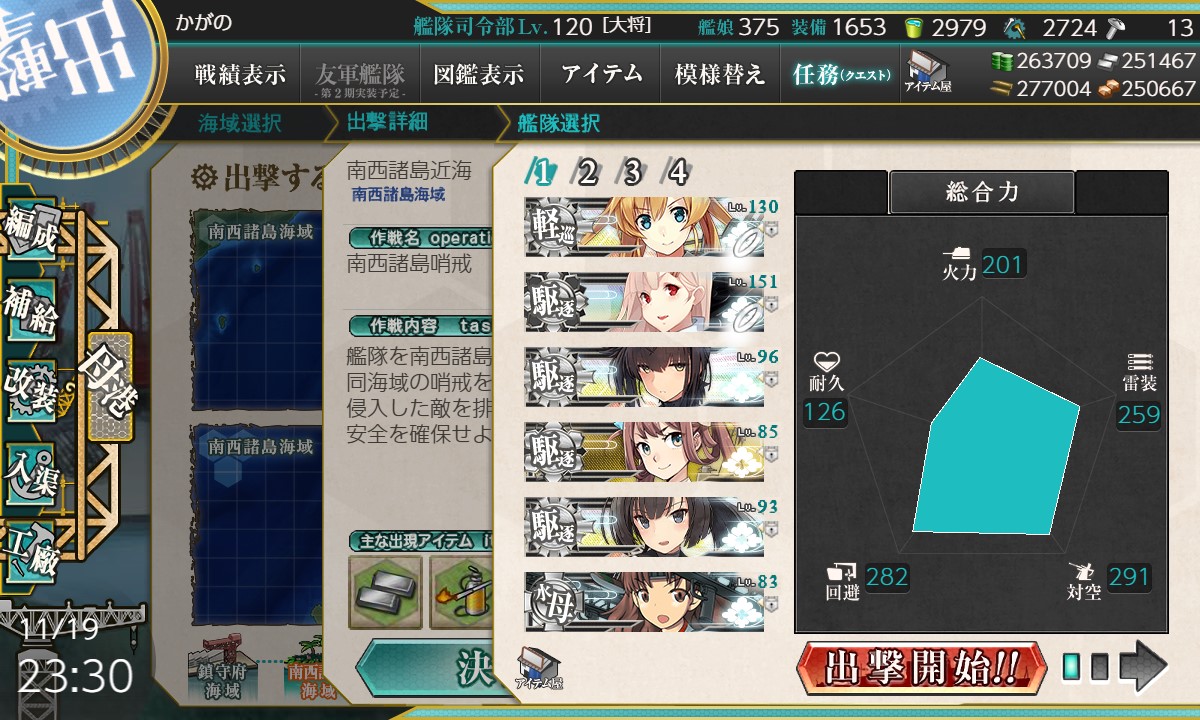Select the Lv.130 light cruiser banner
This screenshot has height=720, width=1200.
click(x=644, y=227)
